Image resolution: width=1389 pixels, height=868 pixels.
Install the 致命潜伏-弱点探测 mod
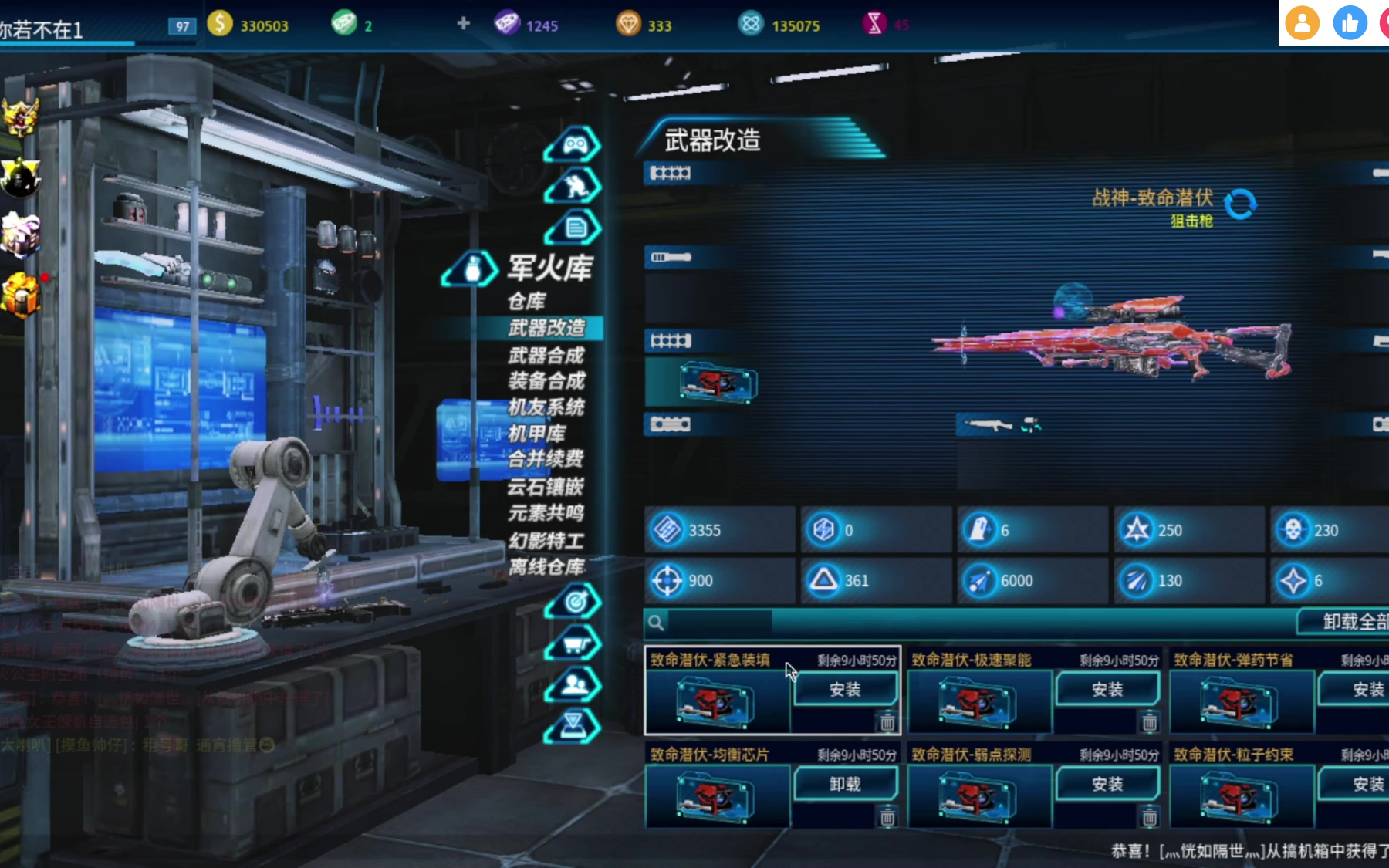1107,784
